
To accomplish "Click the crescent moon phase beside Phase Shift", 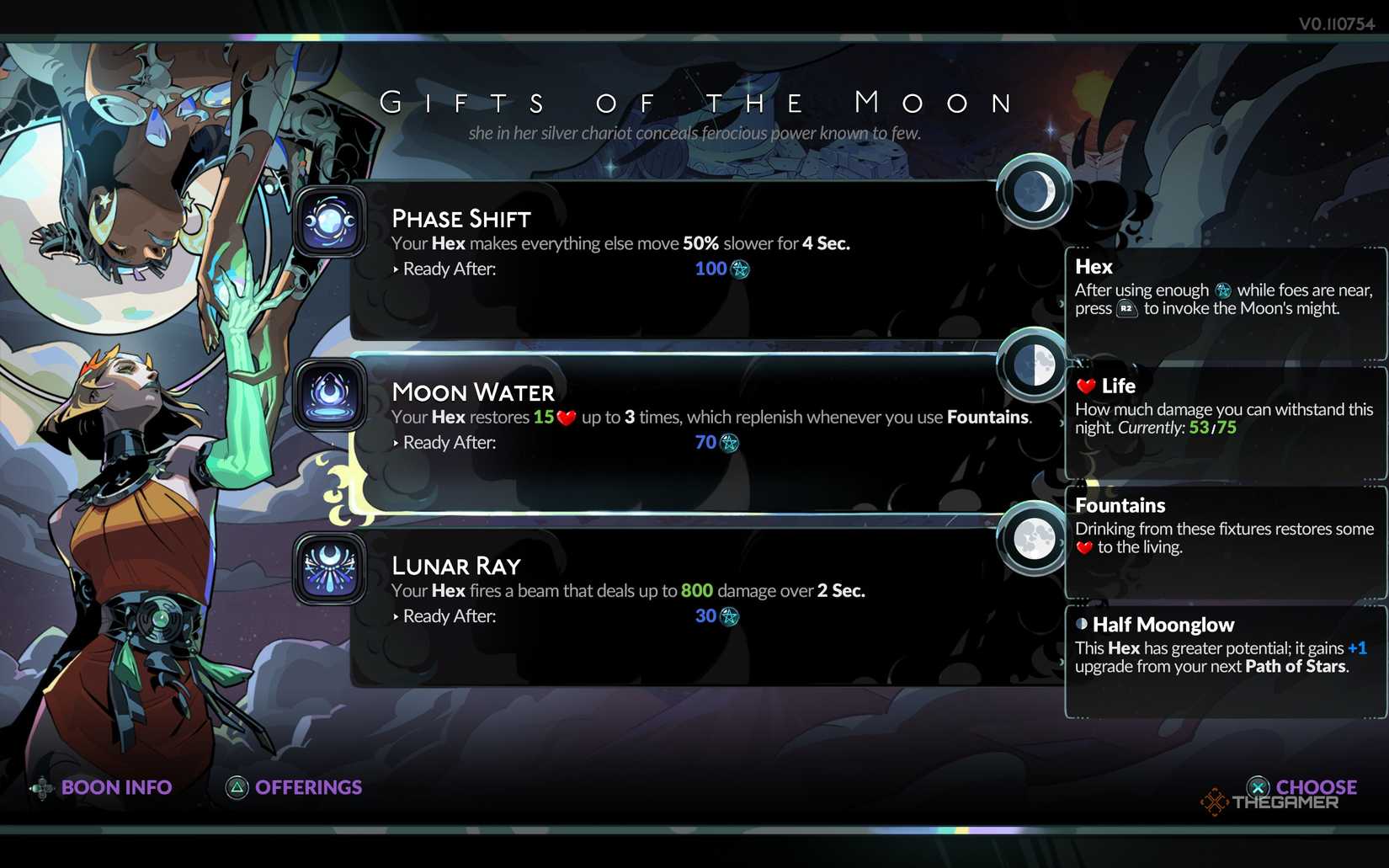I will click(1034, 192).
